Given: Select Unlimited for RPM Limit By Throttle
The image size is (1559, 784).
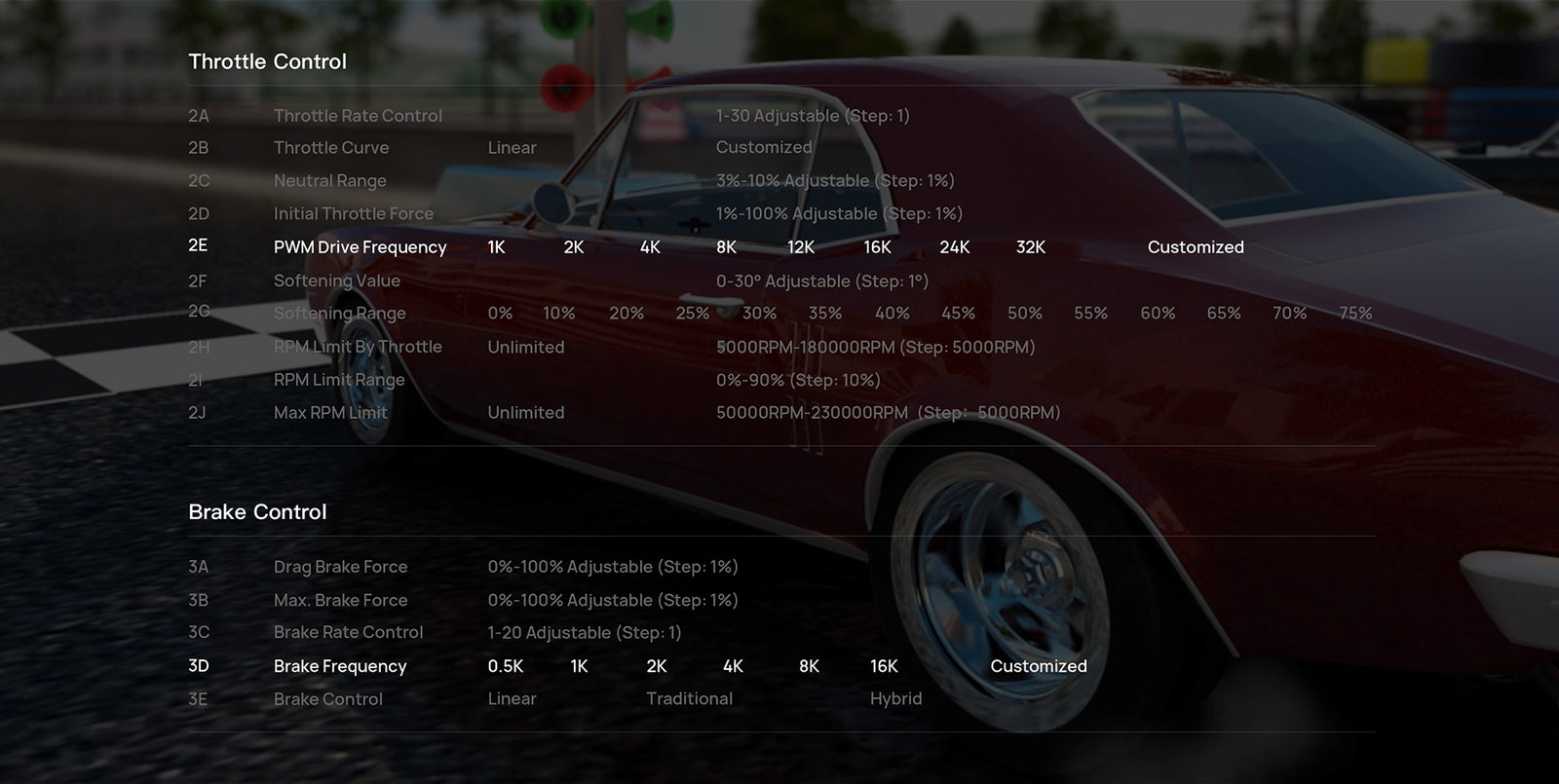Looking at the screenshot, I should pos(525,348).
